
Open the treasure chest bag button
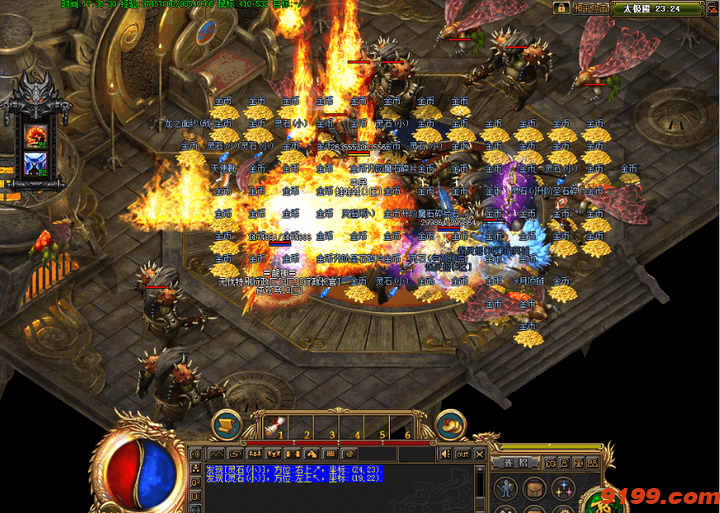pos(536,489)
